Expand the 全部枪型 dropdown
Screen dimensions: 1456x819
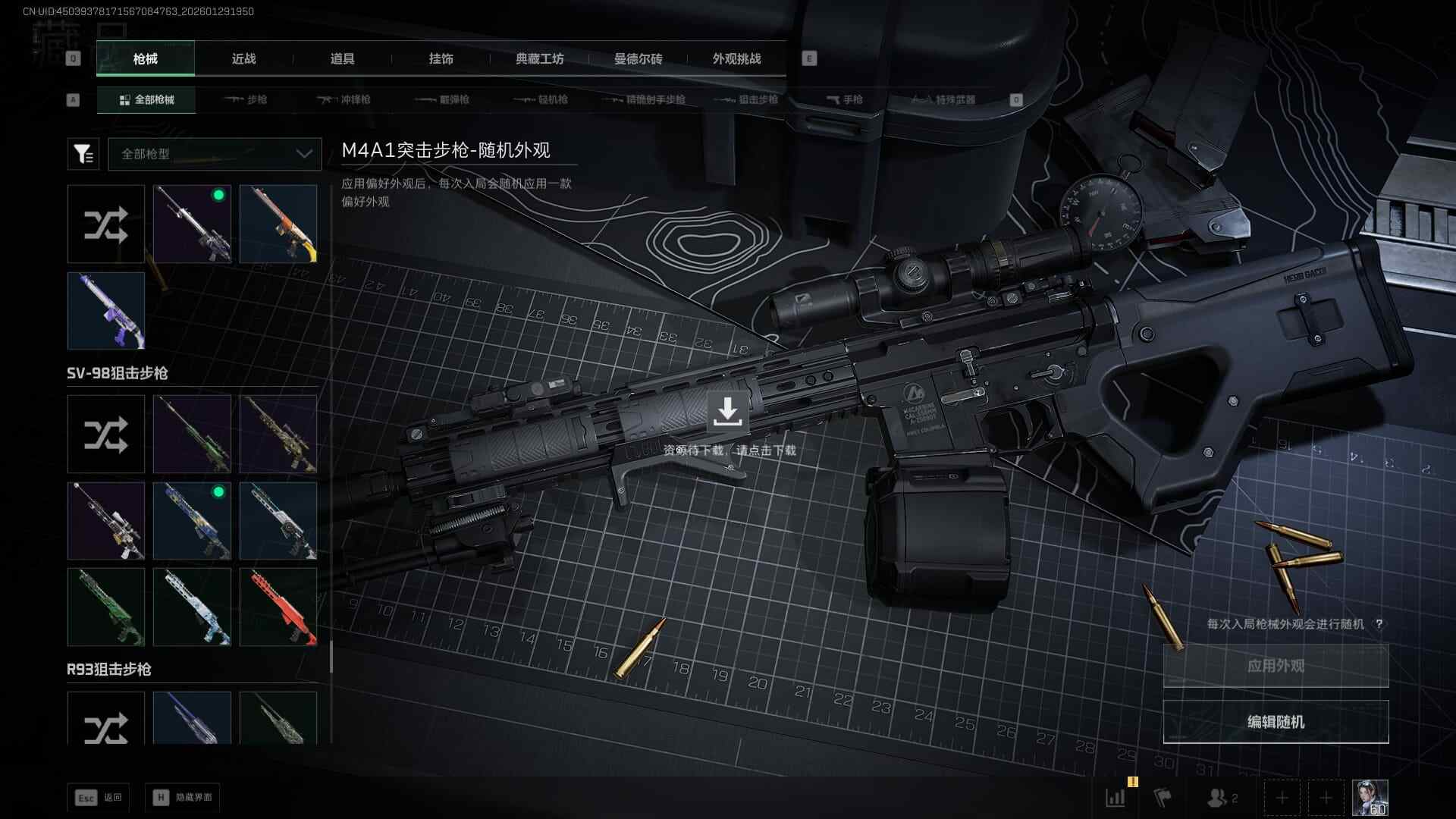(x=215, y=154)
